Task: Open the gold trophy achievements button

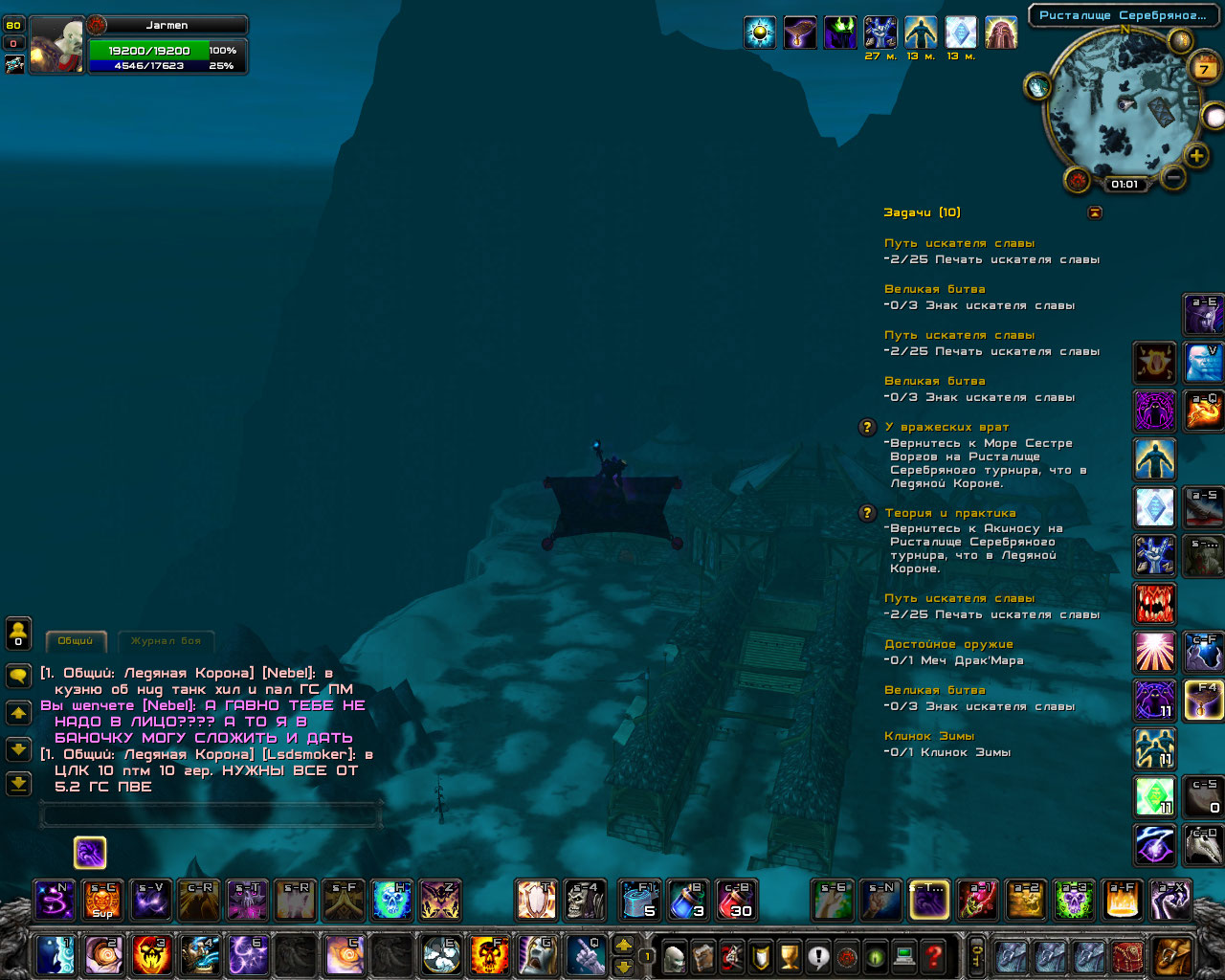Action: [789, 956]
